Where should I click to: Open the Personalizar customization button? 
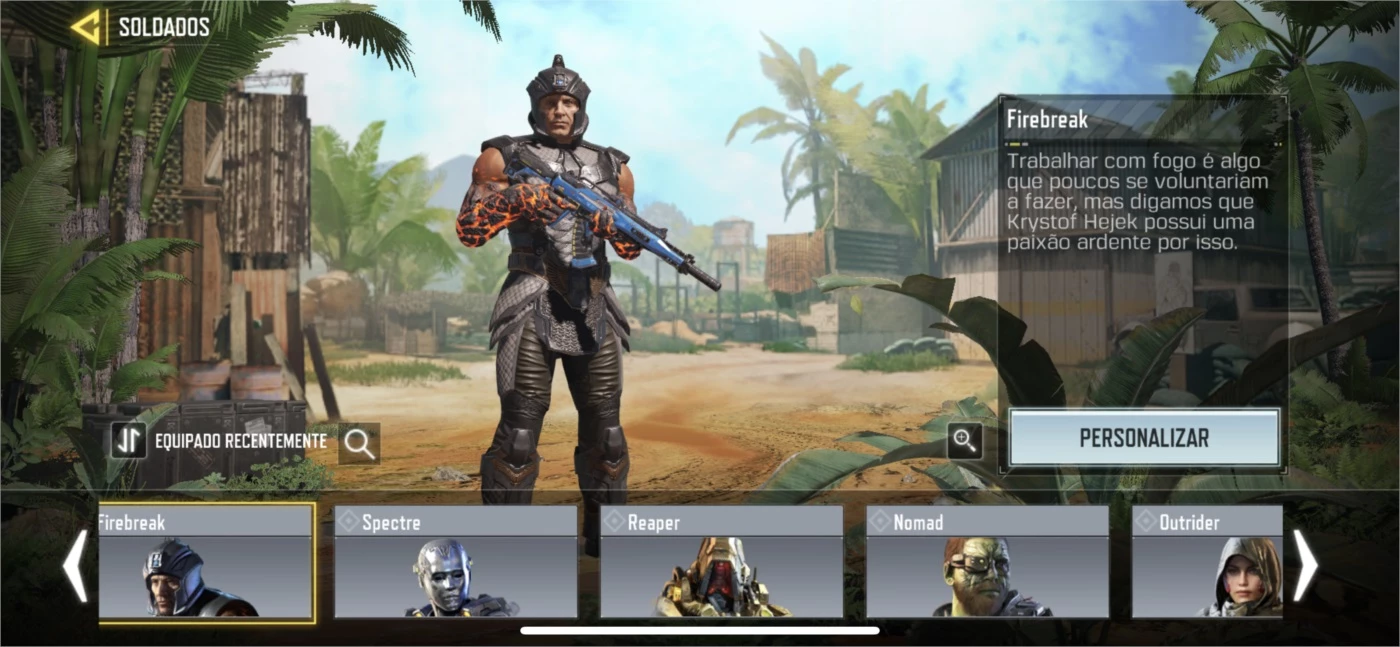click(x=1144, y=438)
